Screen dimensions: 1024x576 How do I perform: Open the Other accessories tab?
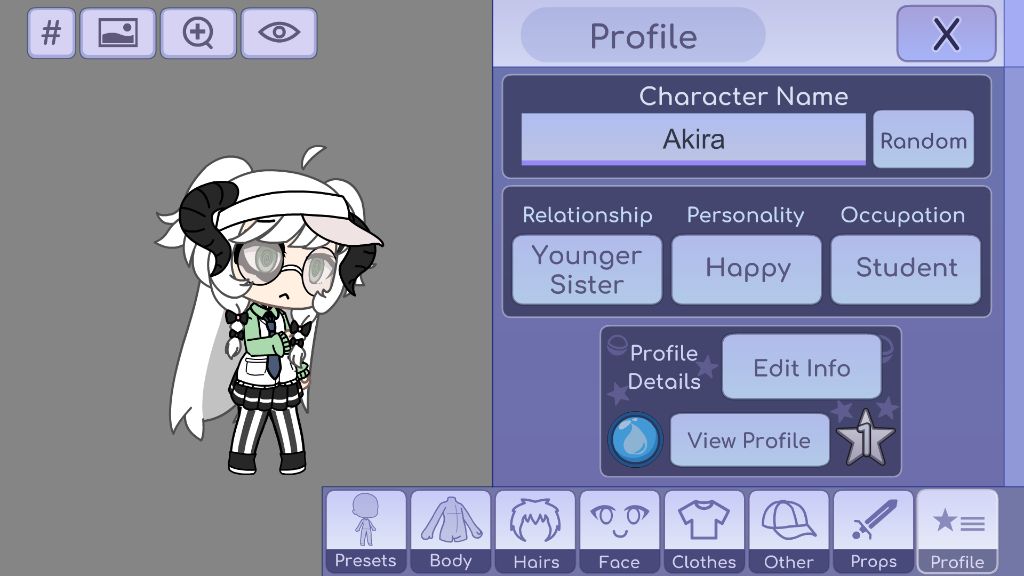[x=788, y=531]
